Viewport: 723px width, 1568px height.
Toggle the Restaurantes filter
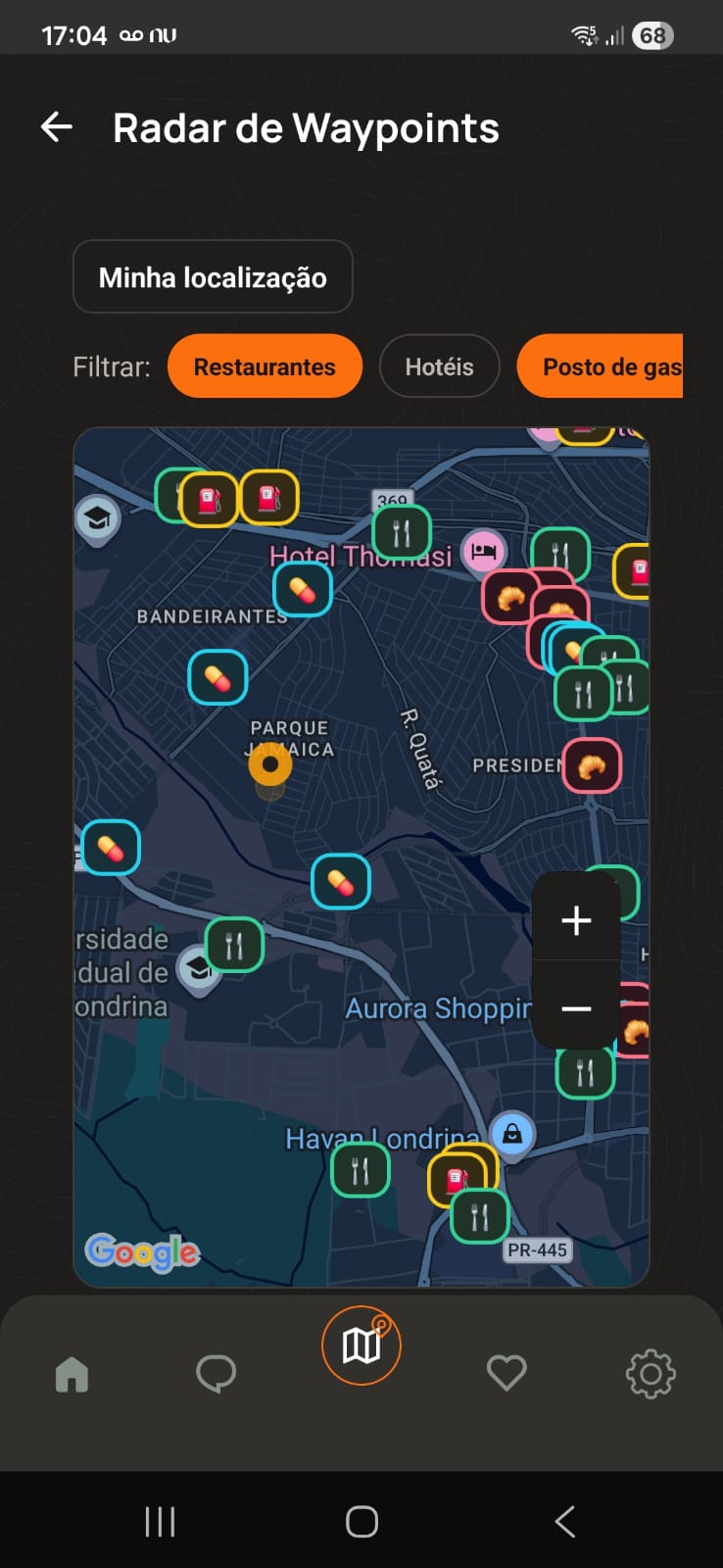click(265, 367)
